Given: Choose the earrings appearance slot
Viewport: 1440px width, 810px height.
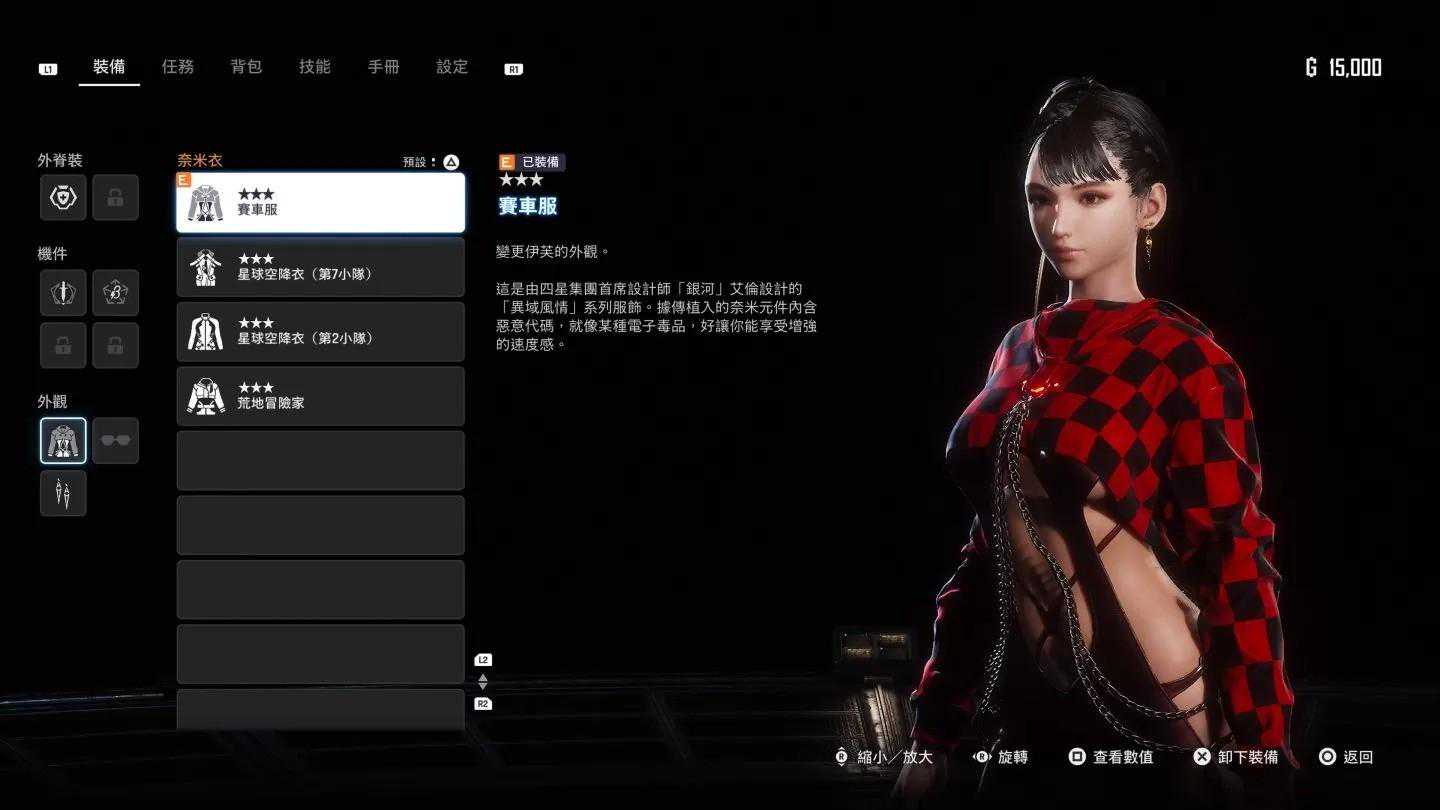Looking at the screenshot, I should 63,494.
